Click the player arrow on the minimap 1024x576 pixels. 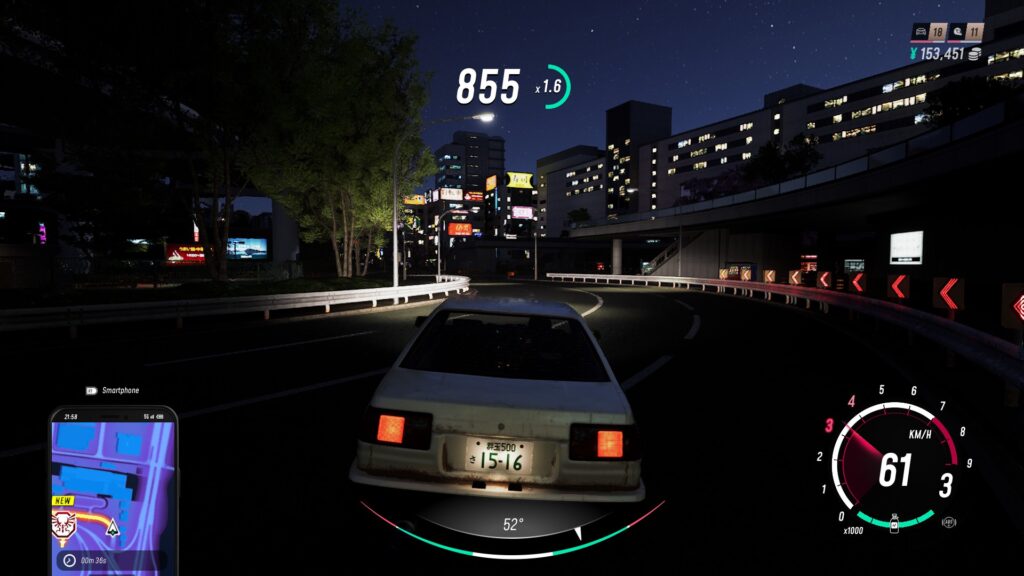[113, 527]
